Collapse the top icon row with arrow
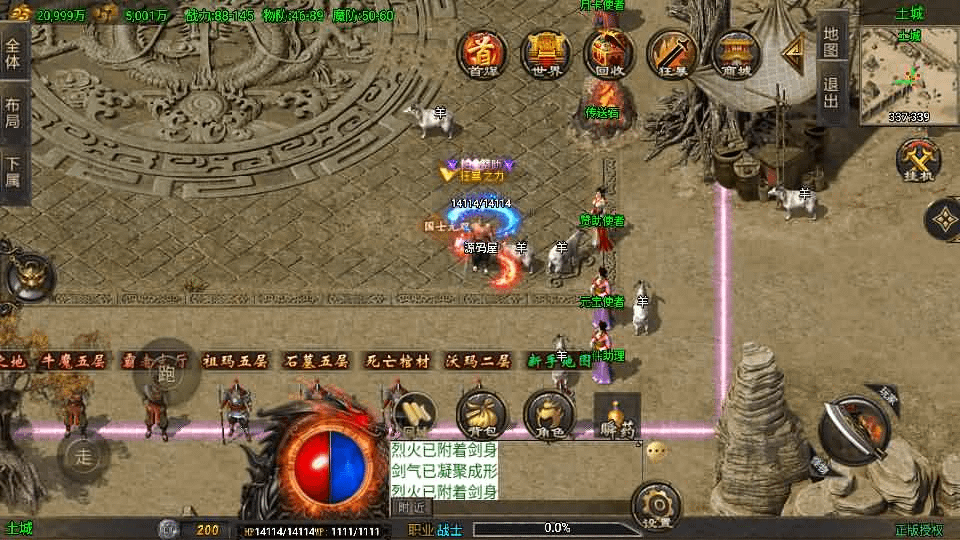960x540 pixels. (795, 50)
